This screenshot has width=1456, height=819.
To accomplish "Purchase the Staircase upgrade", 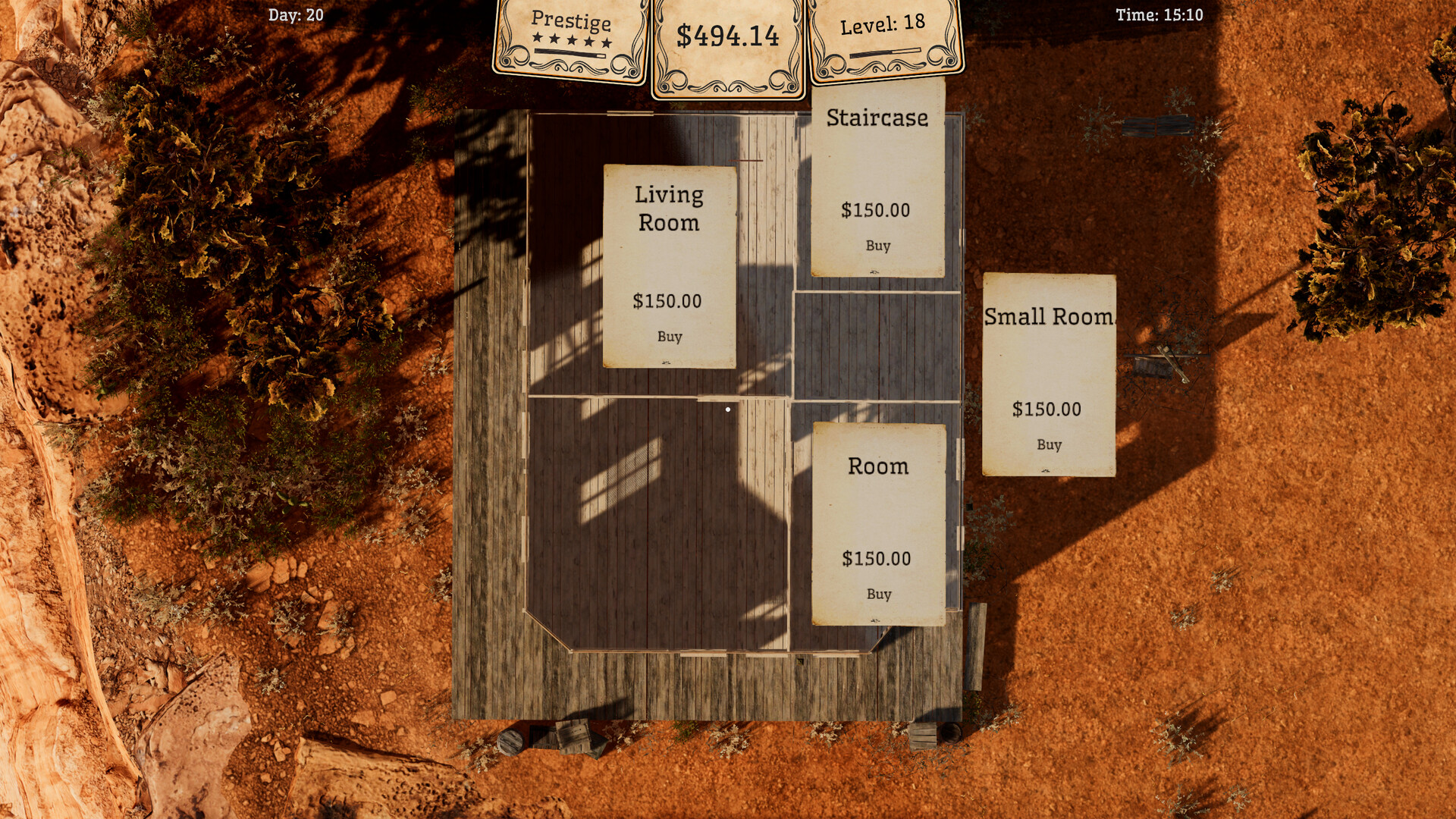I will (x=877, y=246).
